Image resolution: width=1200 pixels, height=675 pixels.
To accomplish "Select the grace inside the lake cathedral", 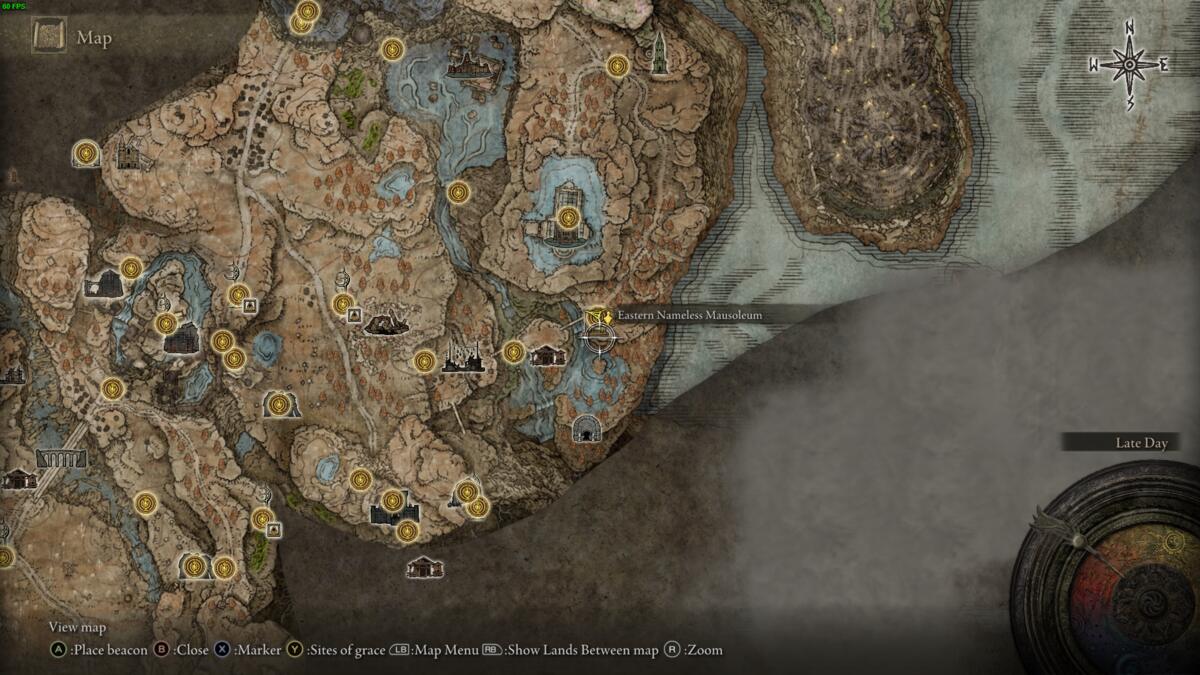I will coord(568,217).
